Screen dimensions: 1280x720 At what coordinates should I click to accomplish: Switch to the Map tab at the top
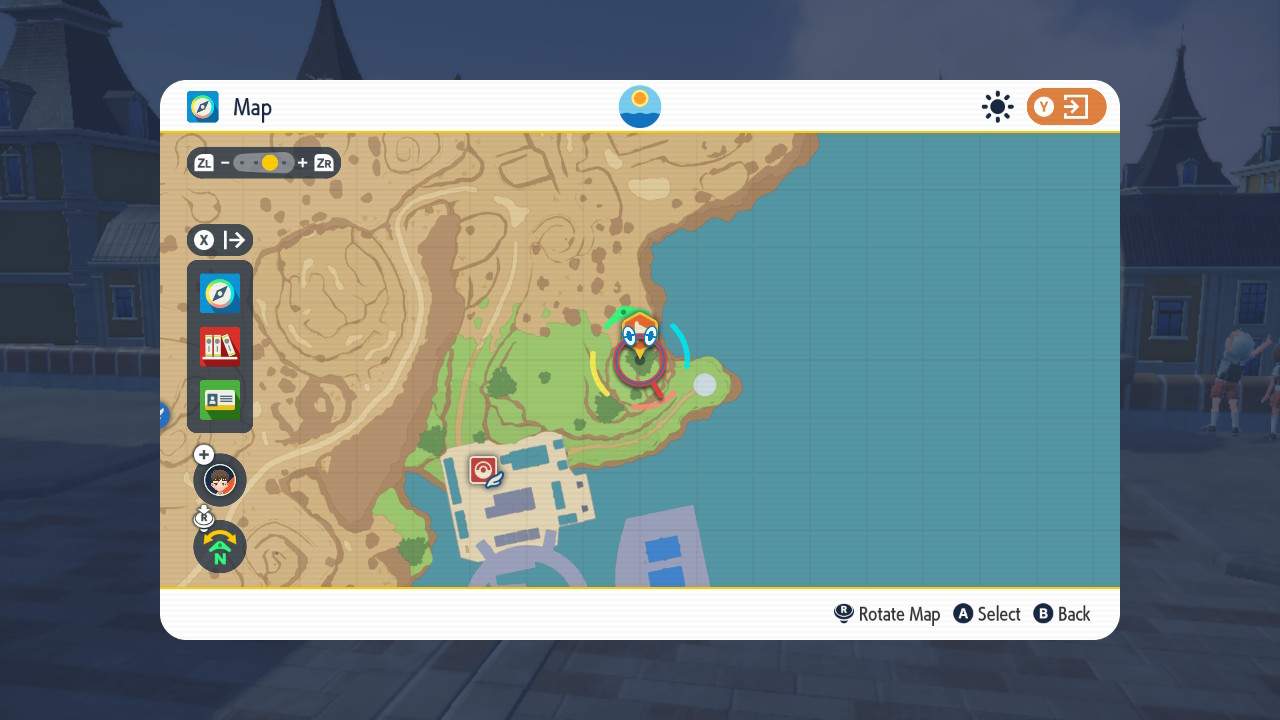click(252, 107)
